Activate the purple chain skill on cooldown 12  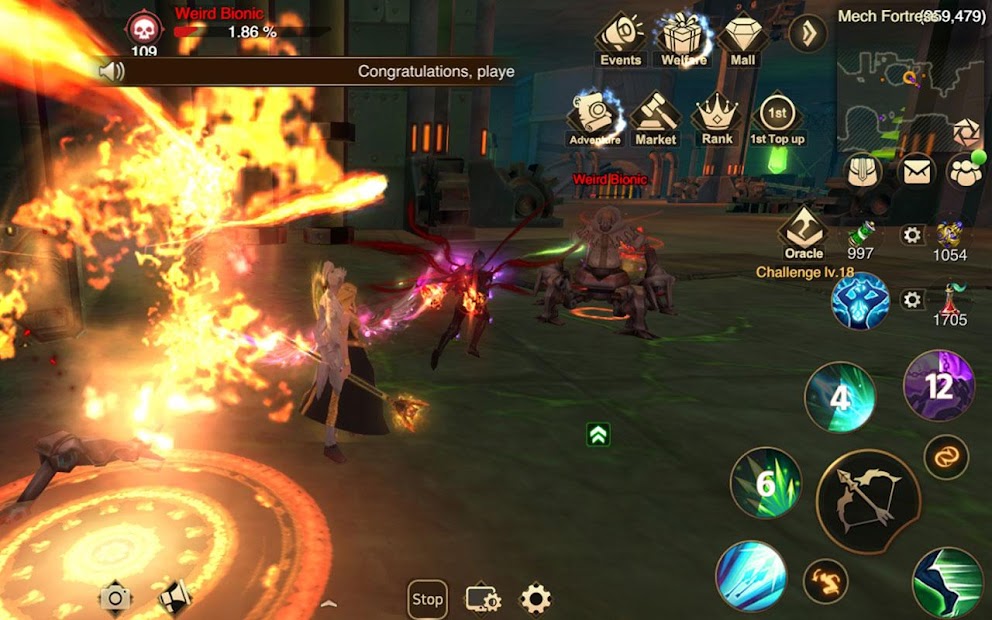pos(939,385)
